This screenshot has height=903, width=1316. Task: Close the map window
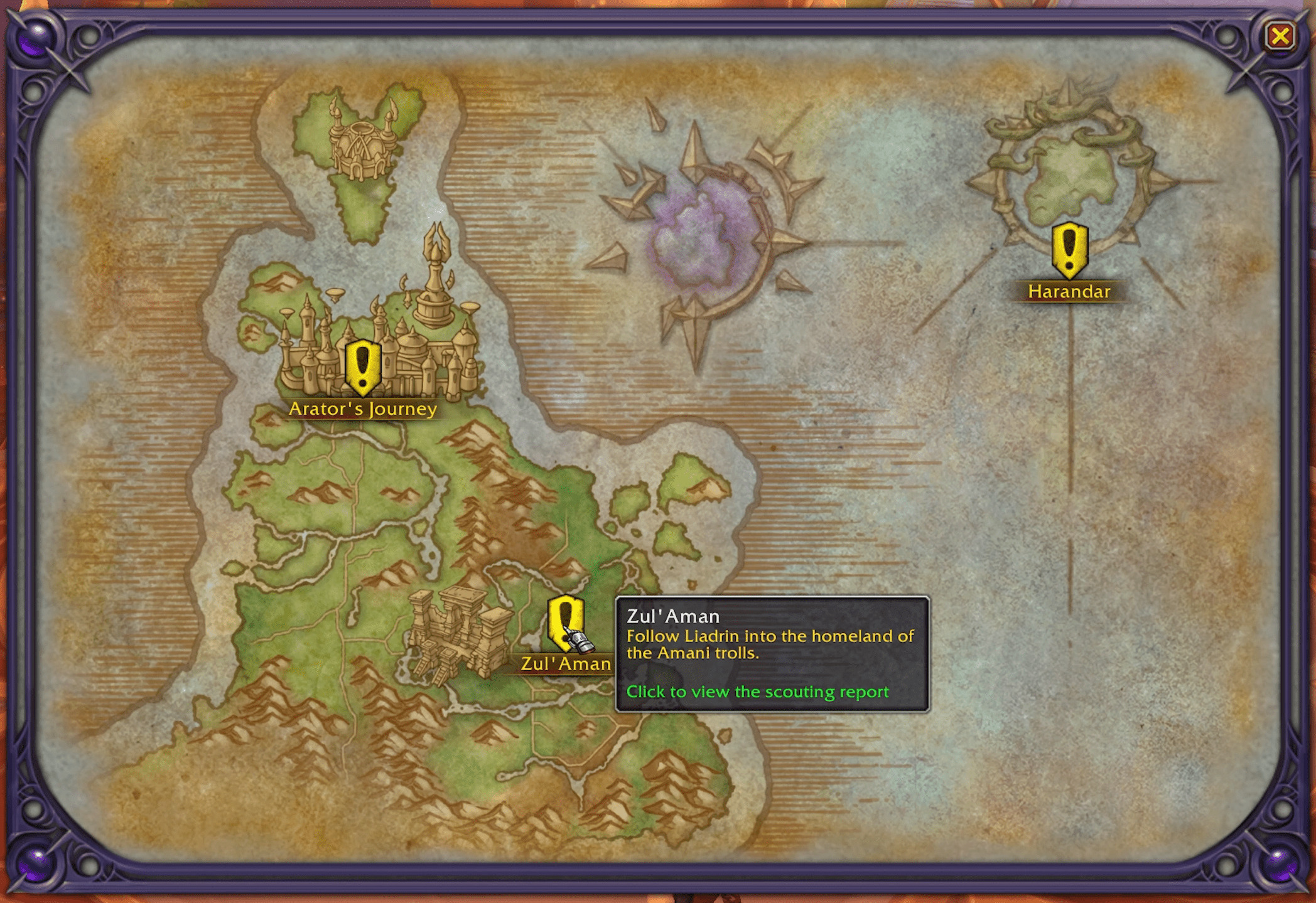[1280, 36]
